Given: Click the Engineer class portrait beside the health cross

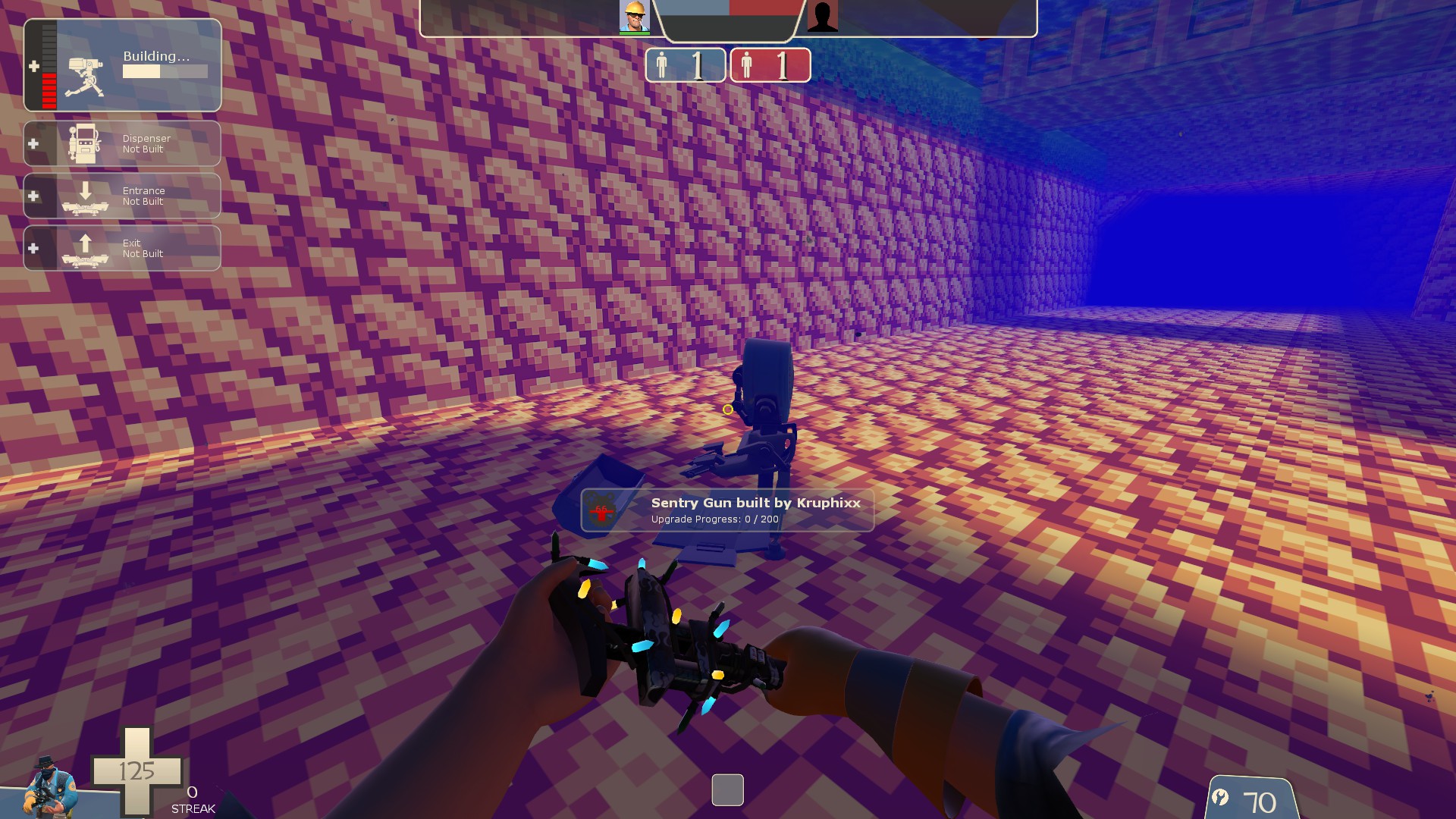Looking at the screenshot, I should (50, 786).
